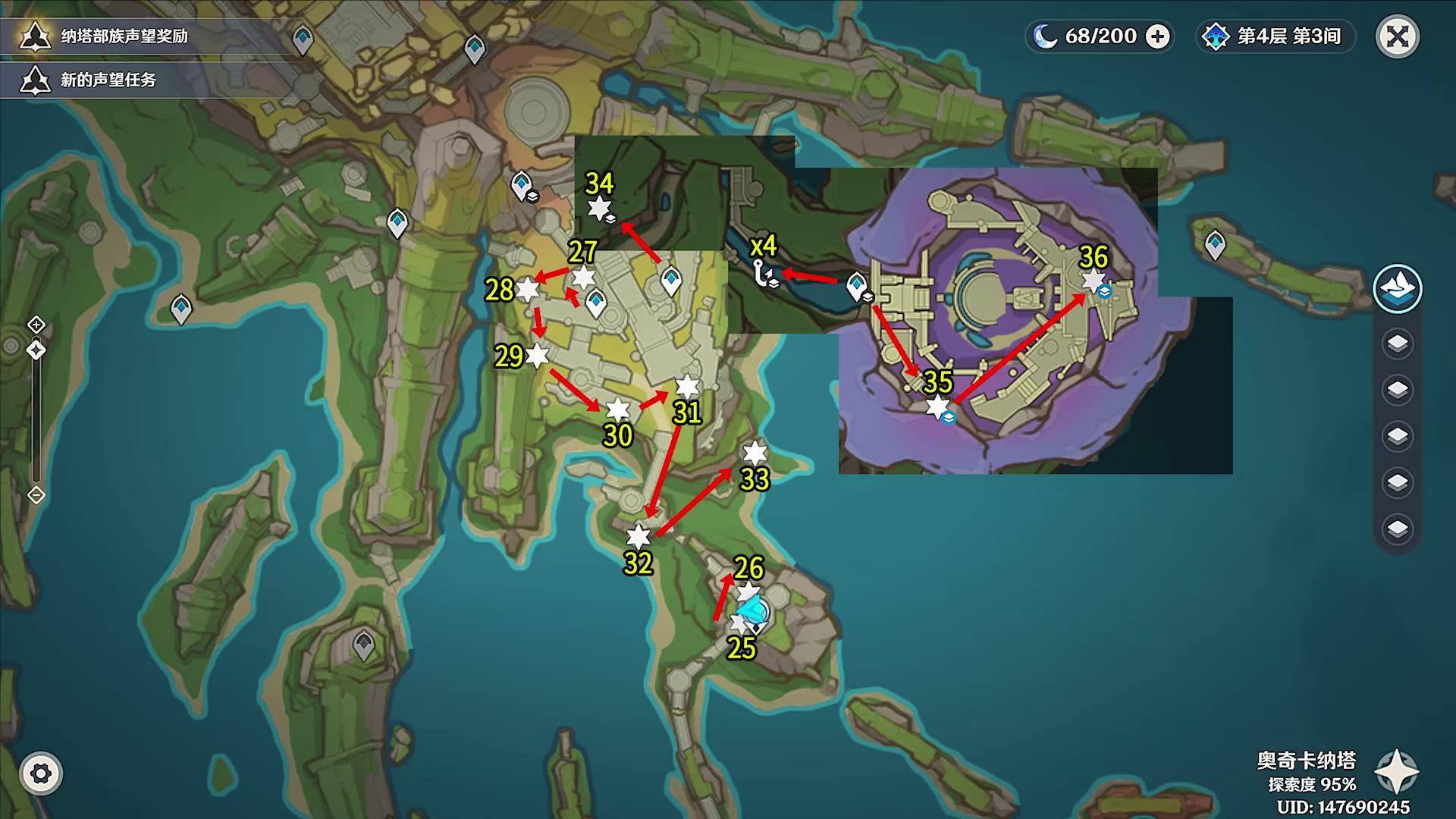The image size is (1456, 819).
Task: Select the highlighted surface layer button
Action: 1397,288
